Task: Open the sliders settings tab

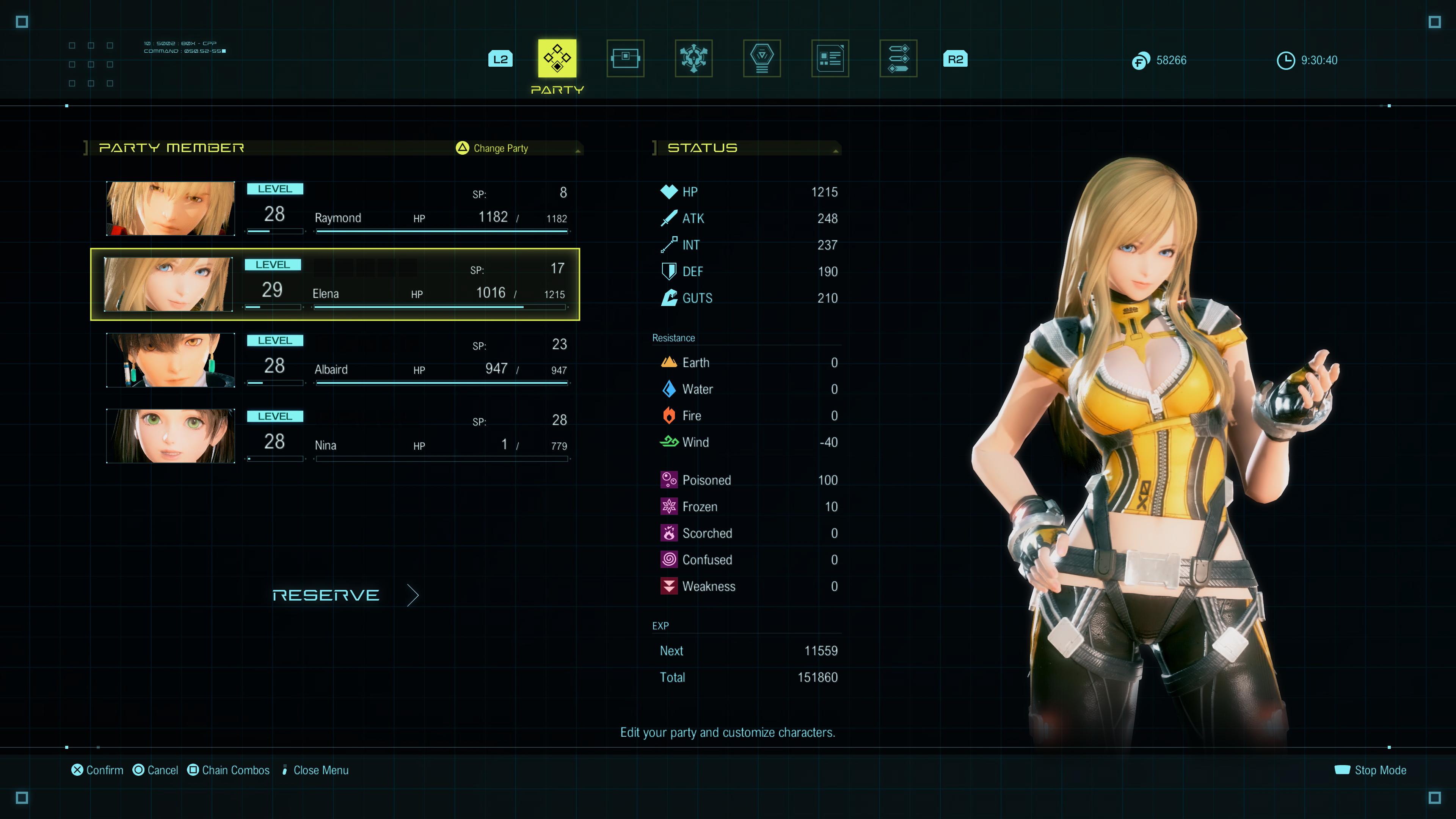Action: point(898,58)
